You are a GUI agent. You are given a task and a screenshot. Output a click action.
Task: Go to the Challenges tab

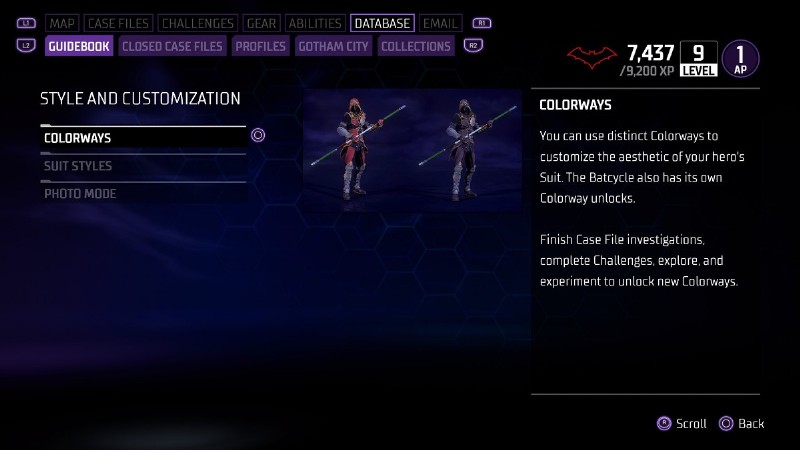[x=198, y=23]
